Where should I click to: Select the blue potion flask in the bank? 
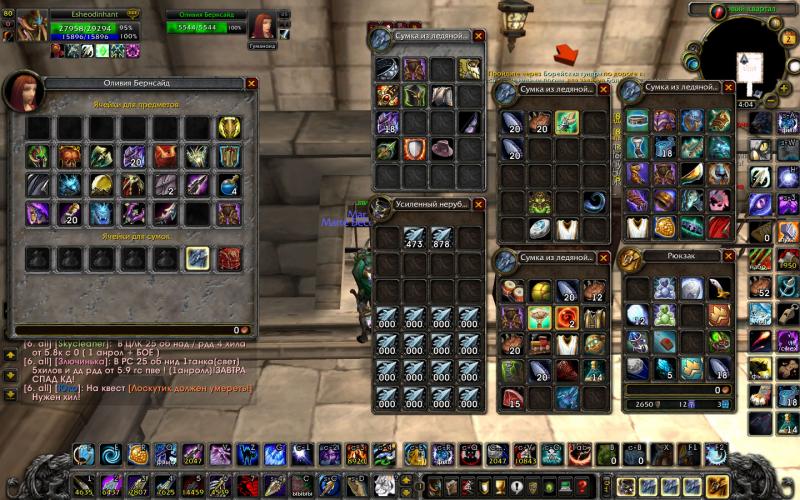coord(230,185)
